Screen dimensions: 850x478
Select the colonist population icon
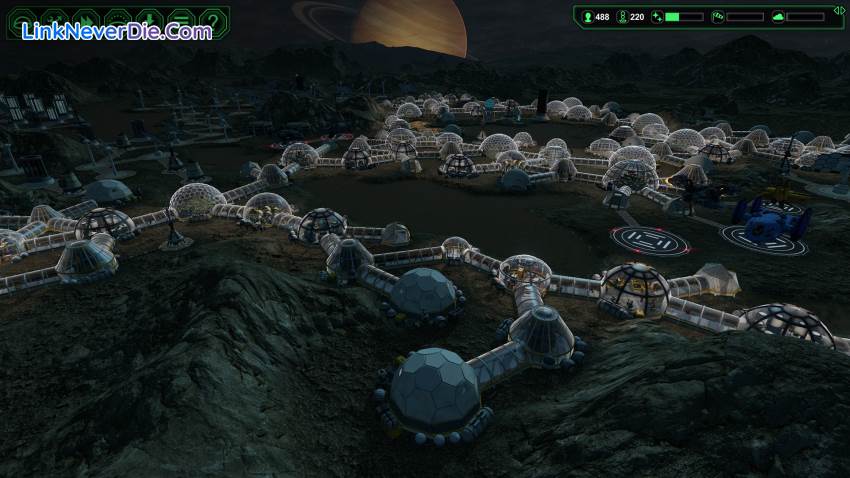point(586,17)
